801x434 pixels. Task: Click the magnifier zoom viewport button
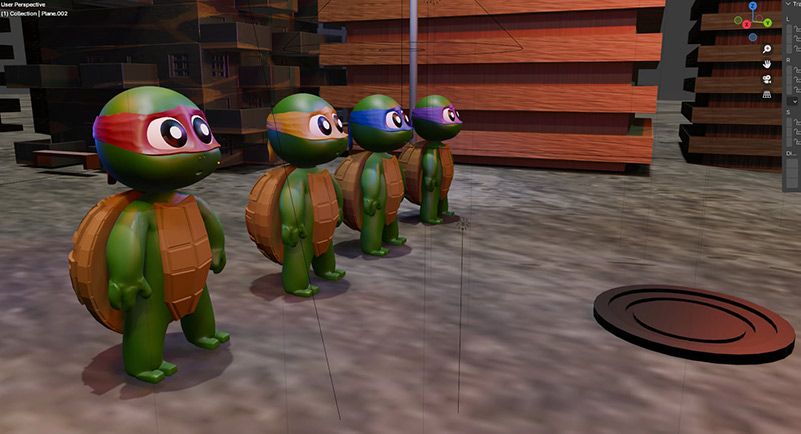click(x=766, y=49)
